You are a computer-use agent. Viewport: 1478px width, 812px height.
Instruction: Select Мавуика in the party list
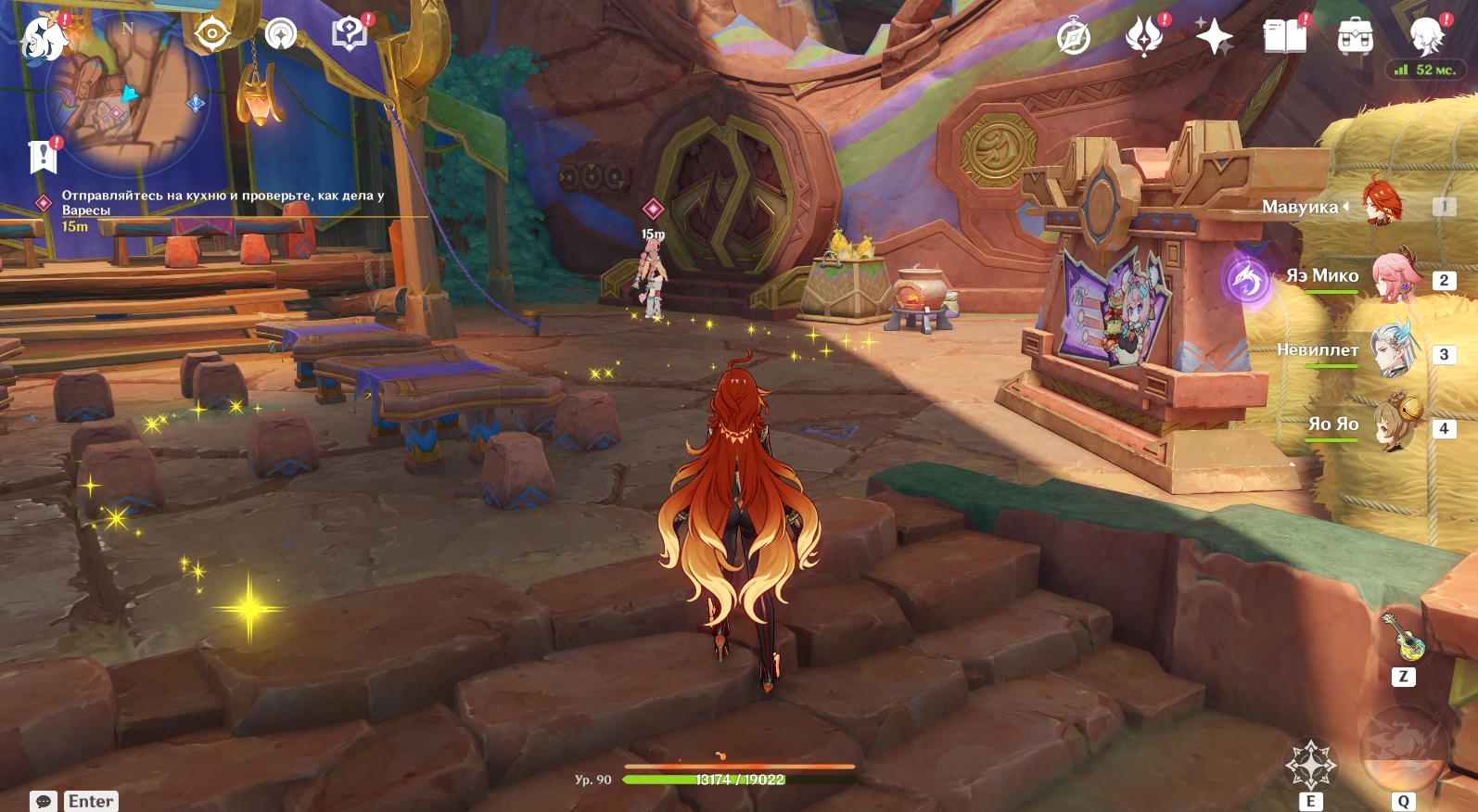(x=1381, y=205)
